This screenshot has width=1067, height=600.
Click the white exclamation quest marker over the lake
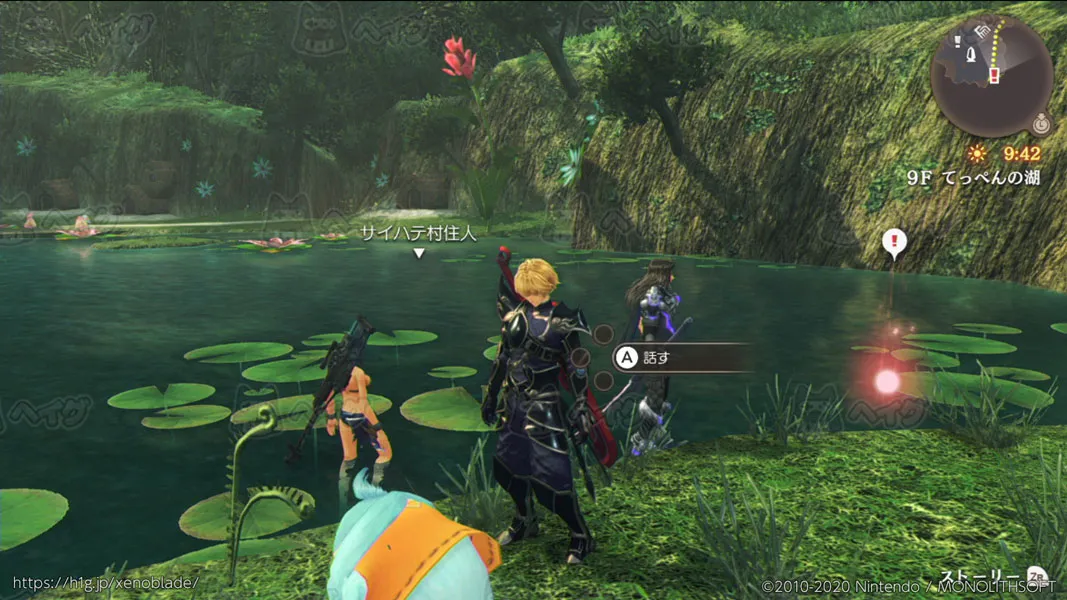(x=894, y=242)
